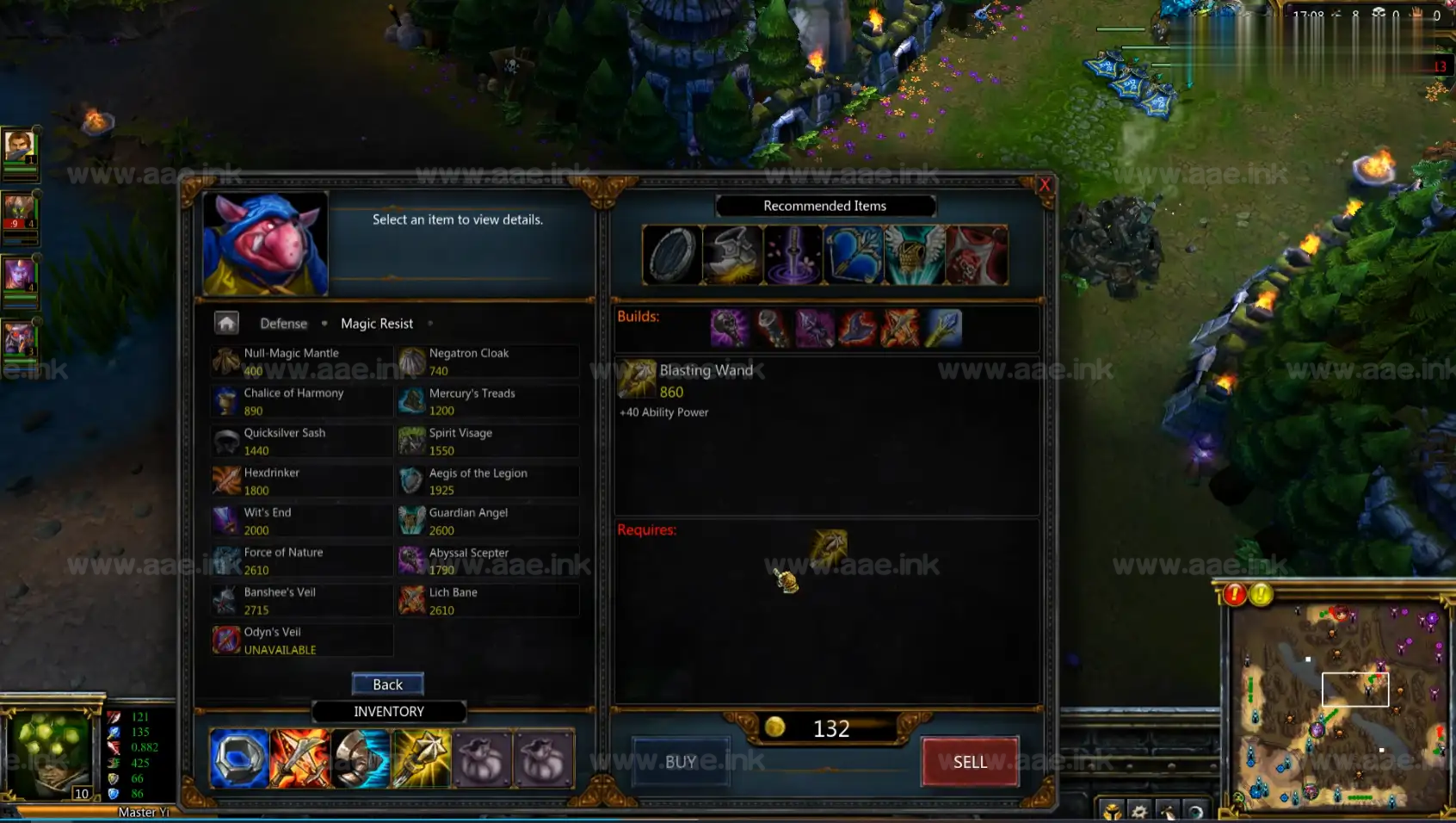Screen dimensions: 1456x823
Task: Return to shop home via house icon
Action: coord(226,323)
